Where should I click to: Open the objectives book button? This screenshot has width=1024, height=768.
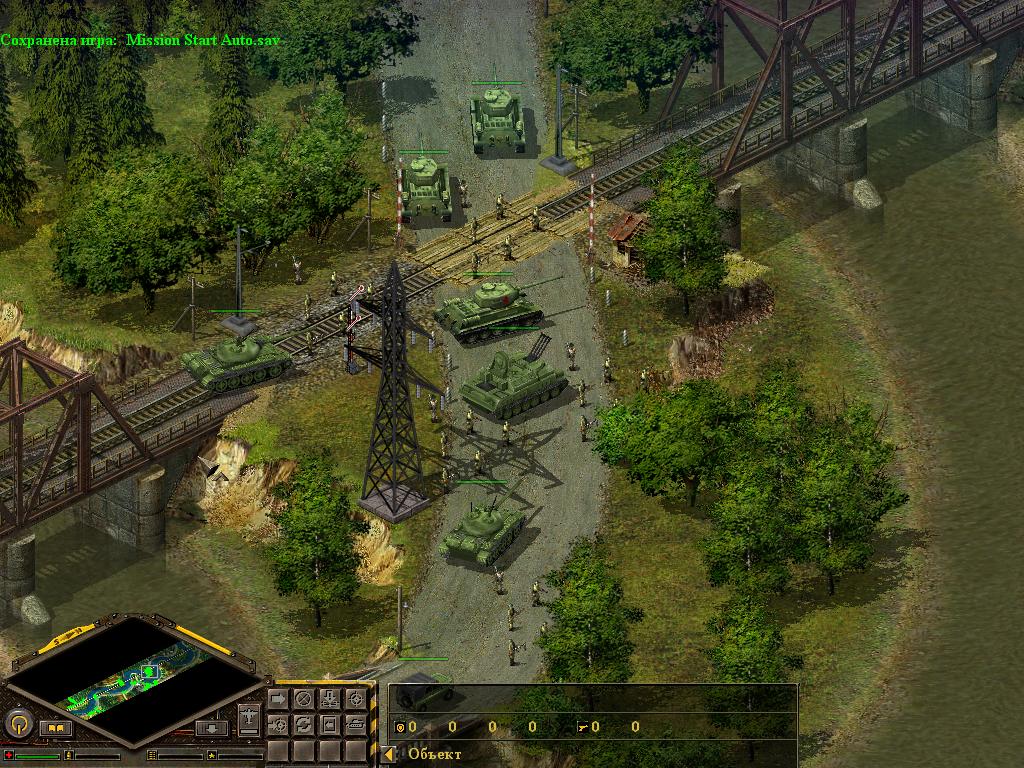click(x=54, y=728)
